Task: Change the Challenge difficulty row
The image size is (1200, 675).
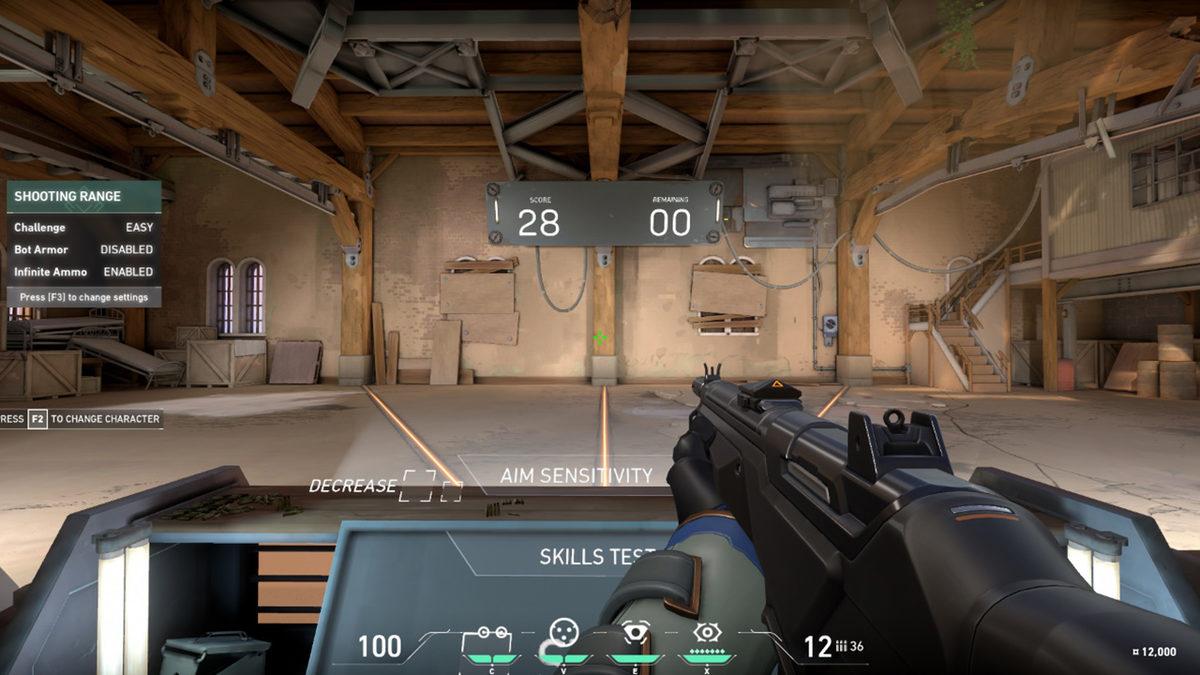Action: click(84, 227)
